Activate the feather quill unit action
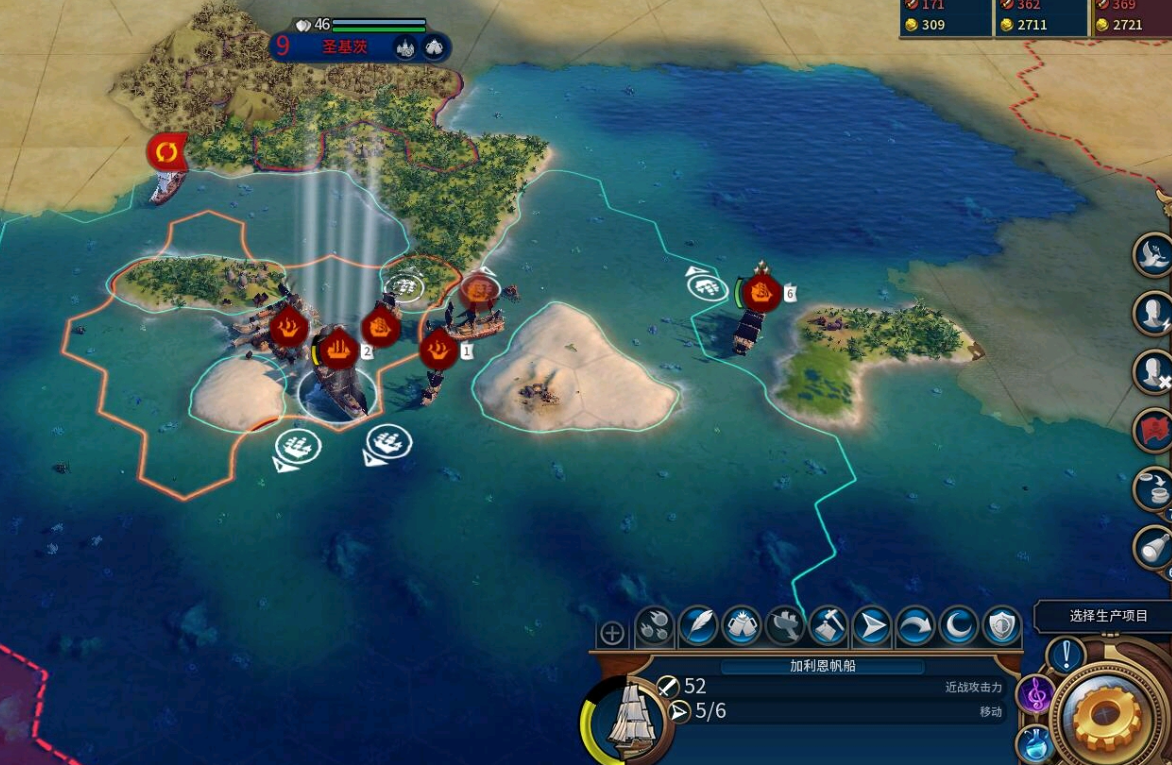This screenshot has height=765, width=1172. pos(698,627)
